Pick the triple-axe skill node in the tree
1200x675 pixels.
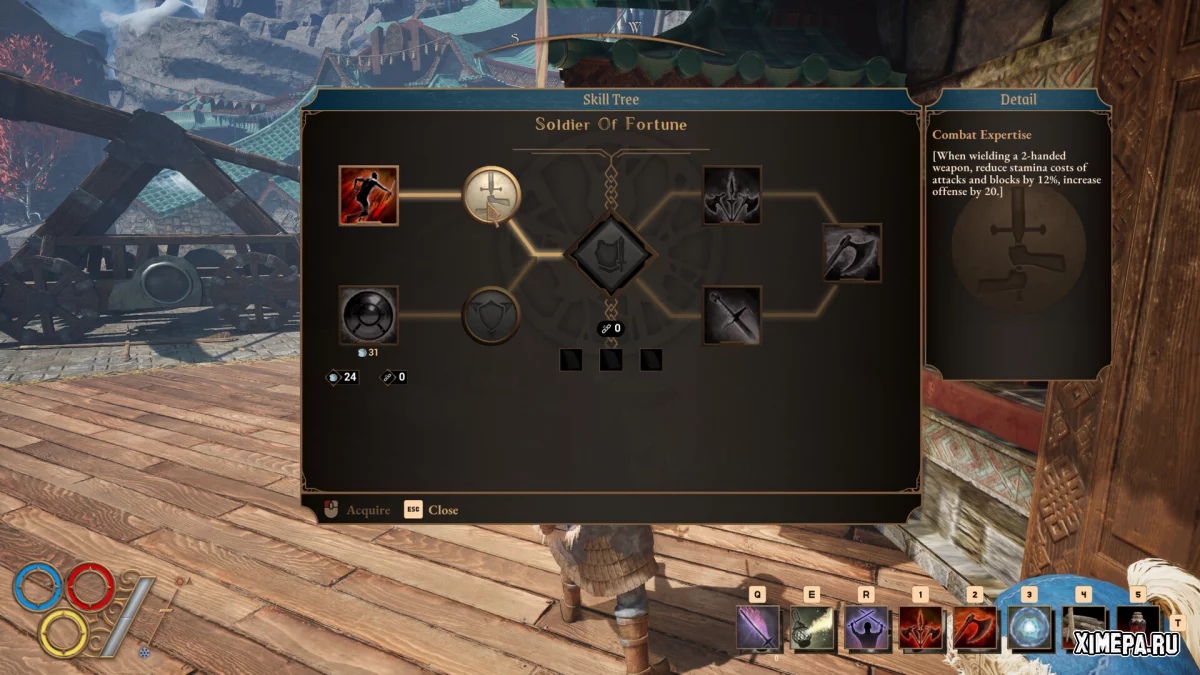(732, 195)
